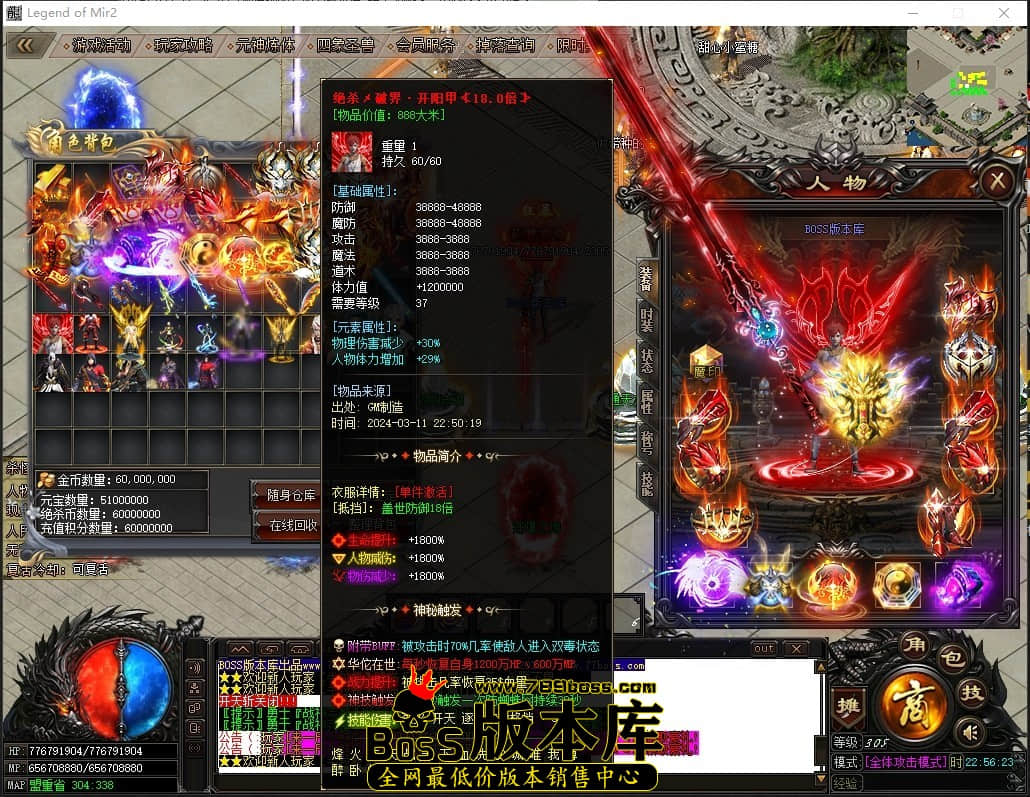Toggle the sound speaker button
The height and width of the screenshot is (797, 1030).
(x=969, y=733)
